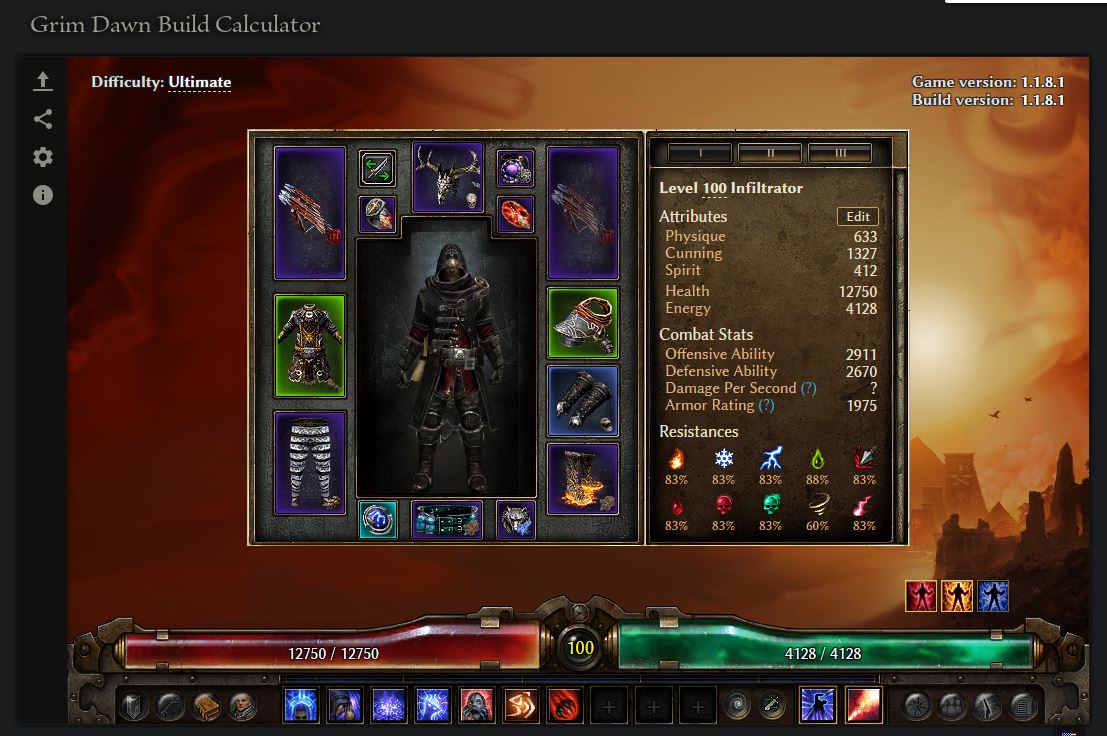Select the black gauntlets slot
Viewport: 1107px width, 736px height.
pos(583,401)
